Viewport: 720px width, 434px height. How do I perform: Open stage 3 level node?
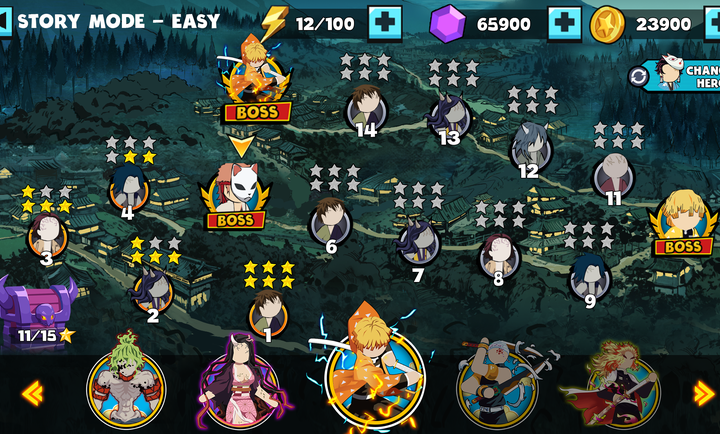(x=47, y=236)
